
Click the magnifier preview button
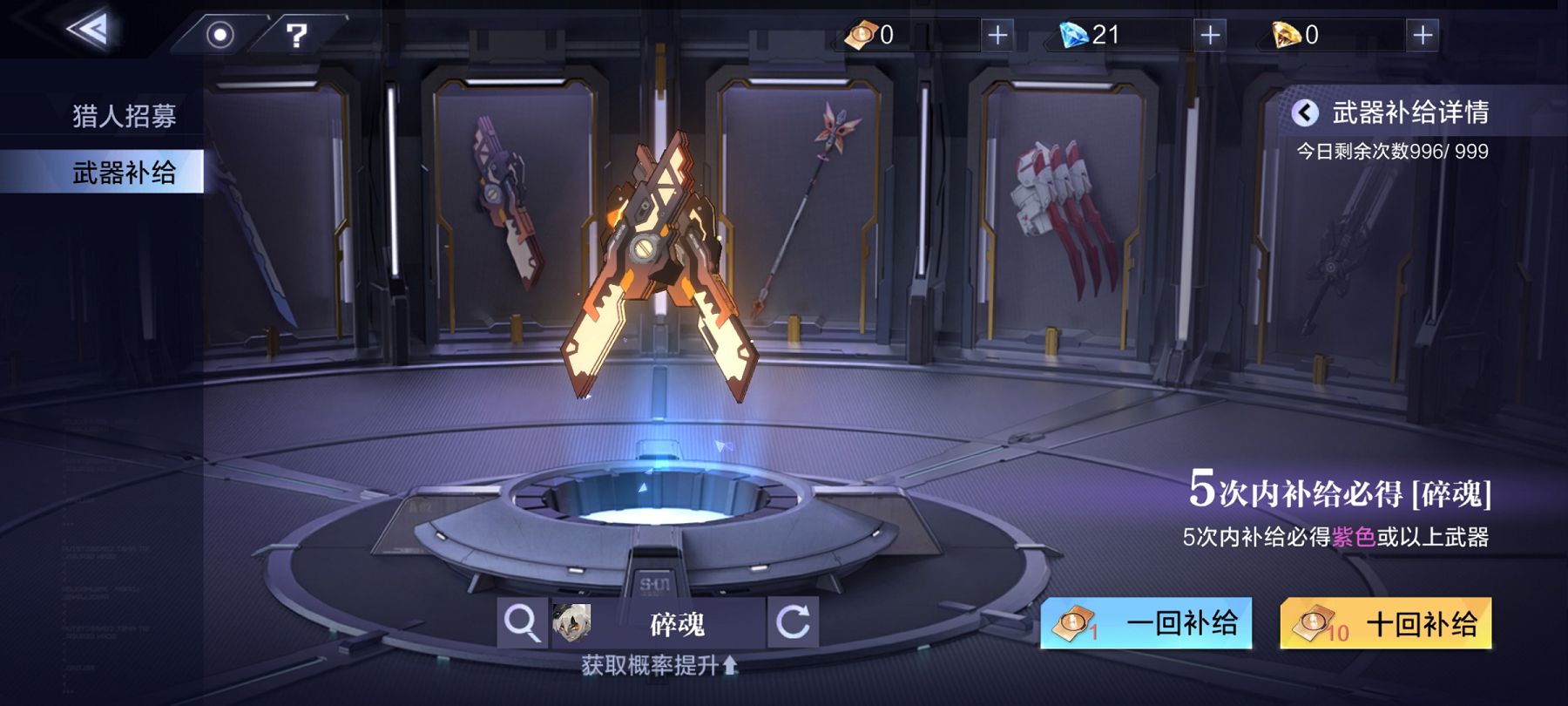point(522,623)
